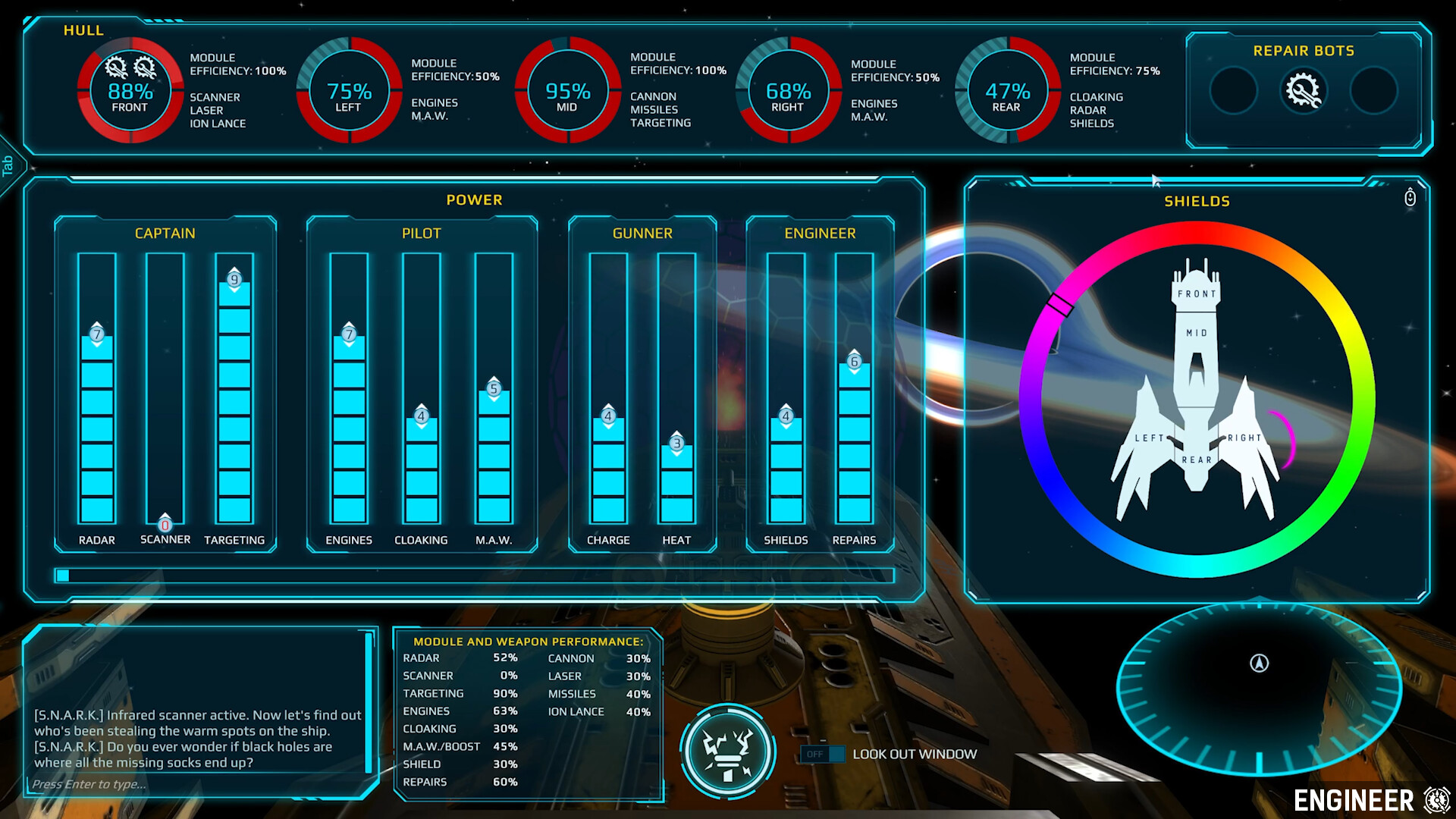The width and height of the screenshot is (1456, 819).
Task: Click the explosion damage icon bottom center
Action: click(727, 752)
